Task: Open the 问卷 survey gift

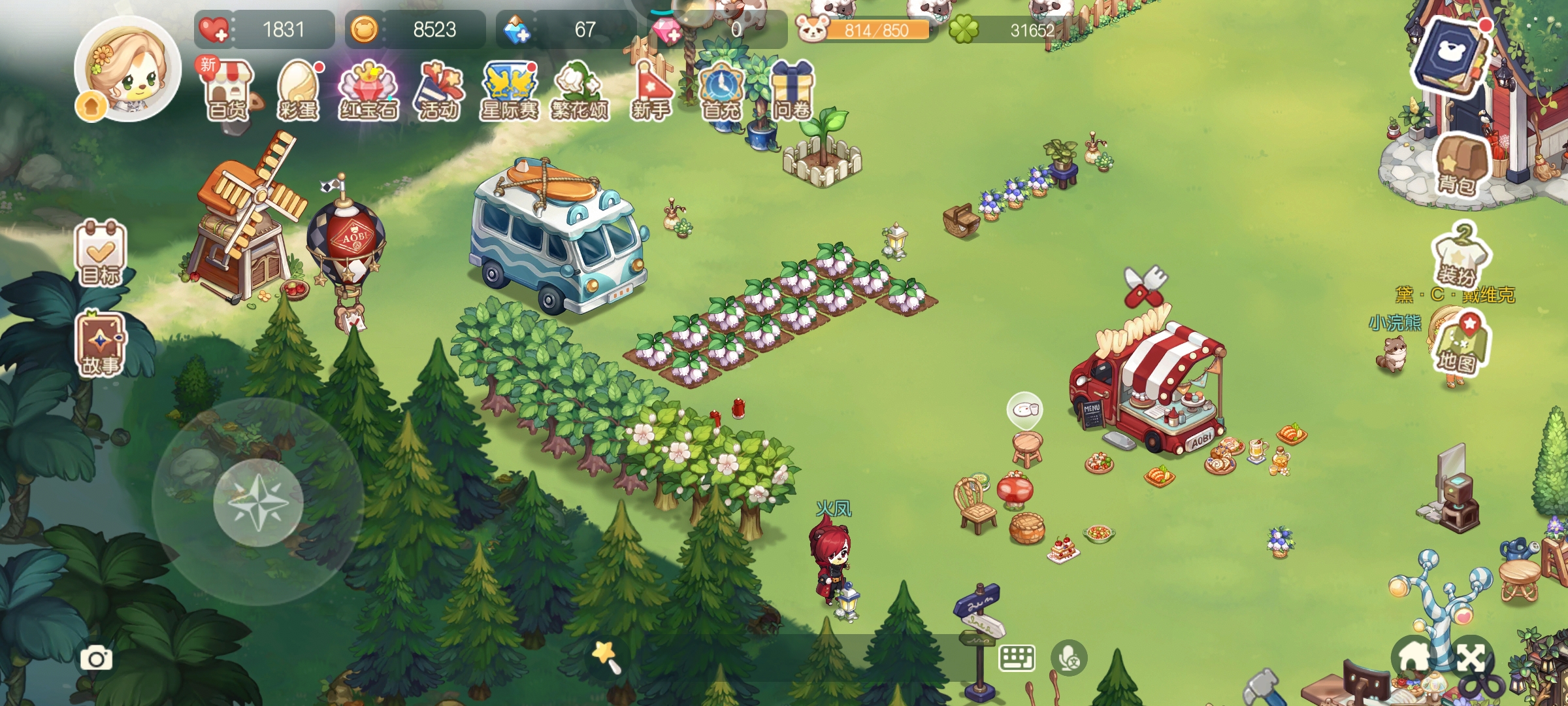Action: [x=792, y=90]
